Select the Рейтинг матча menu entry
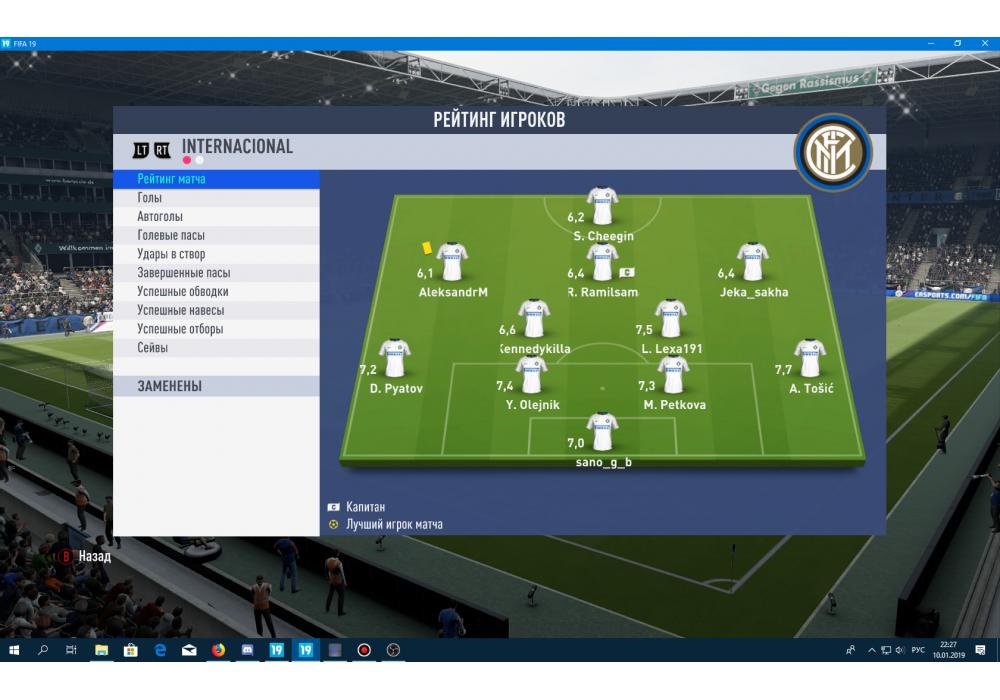1000x700 pixels. 172,179
